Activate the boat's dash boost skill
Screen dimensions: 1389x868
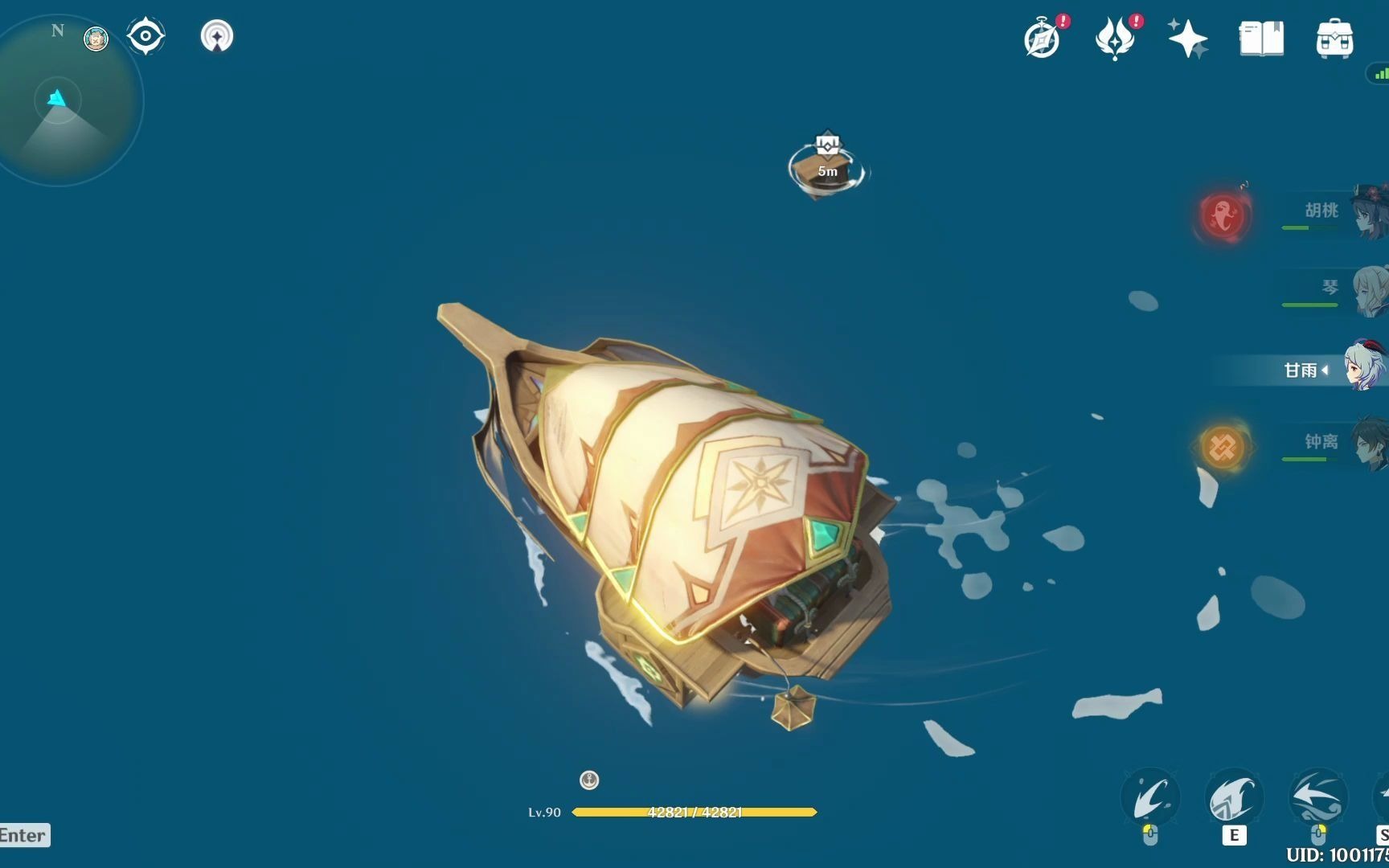(x=1317, y=798)
